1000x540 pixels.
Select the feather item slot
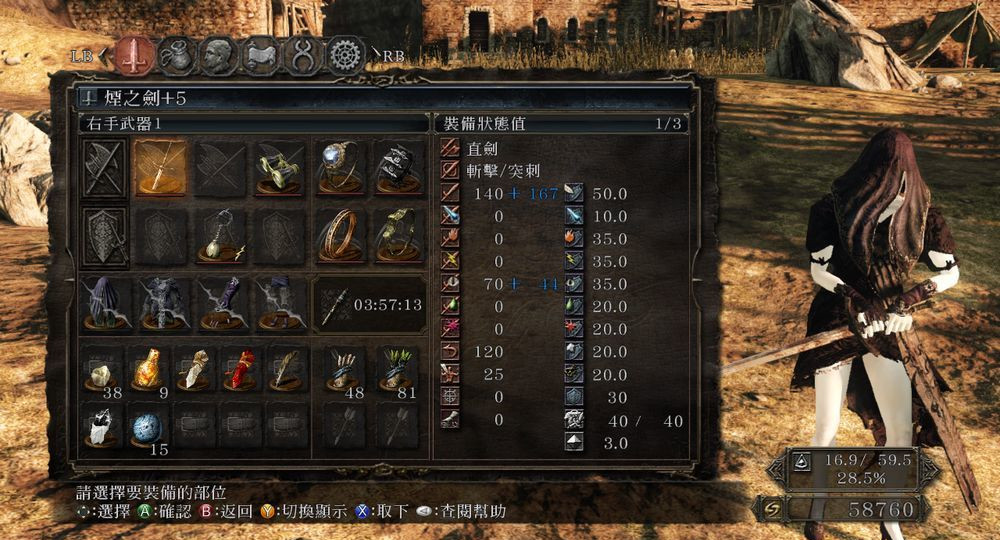(287, 370)
